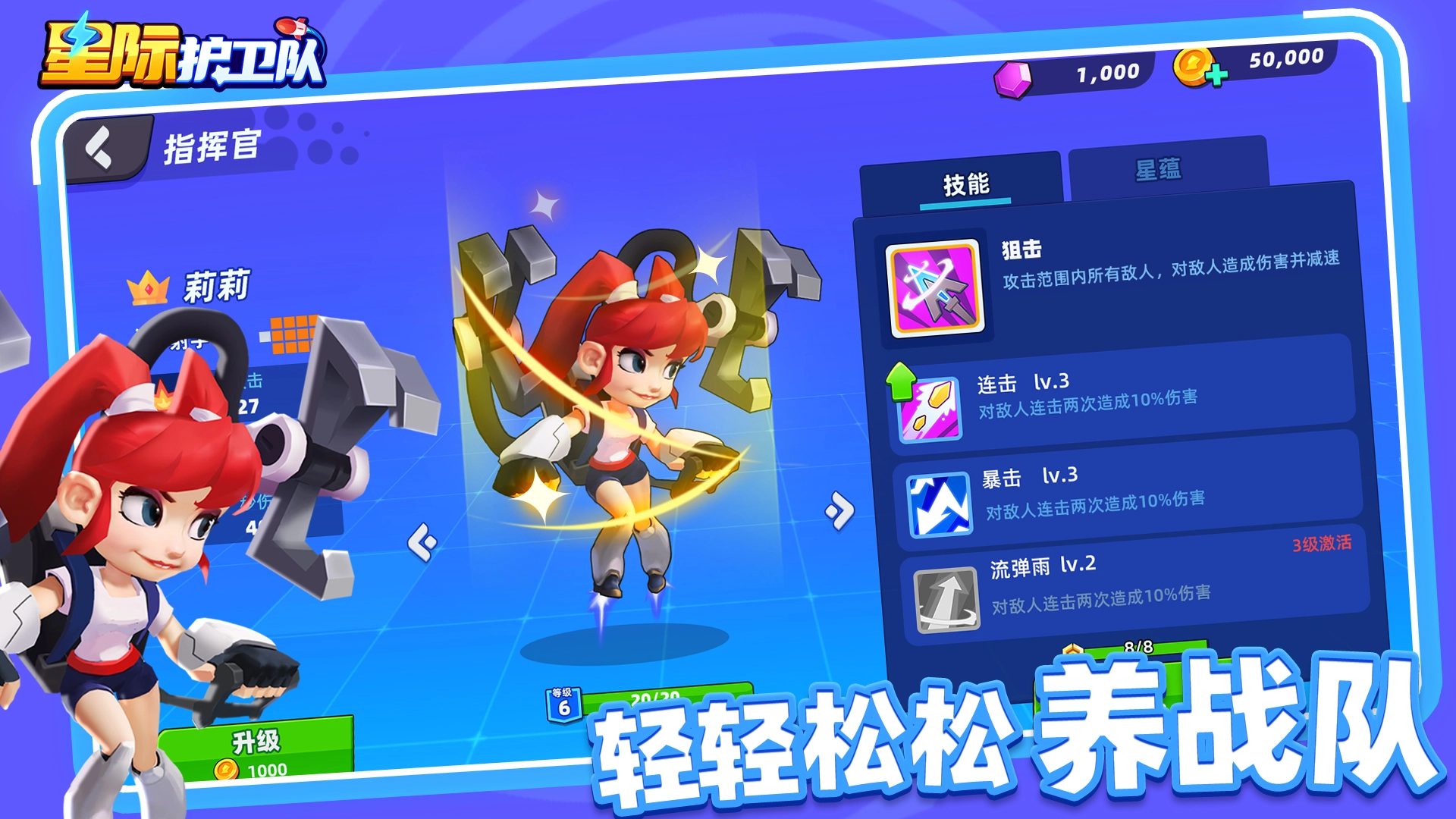The width and height of the screenshot is (1456, 819).
Task: Click the crown icon beside 莉莉
Action: (x=146, y=287)
